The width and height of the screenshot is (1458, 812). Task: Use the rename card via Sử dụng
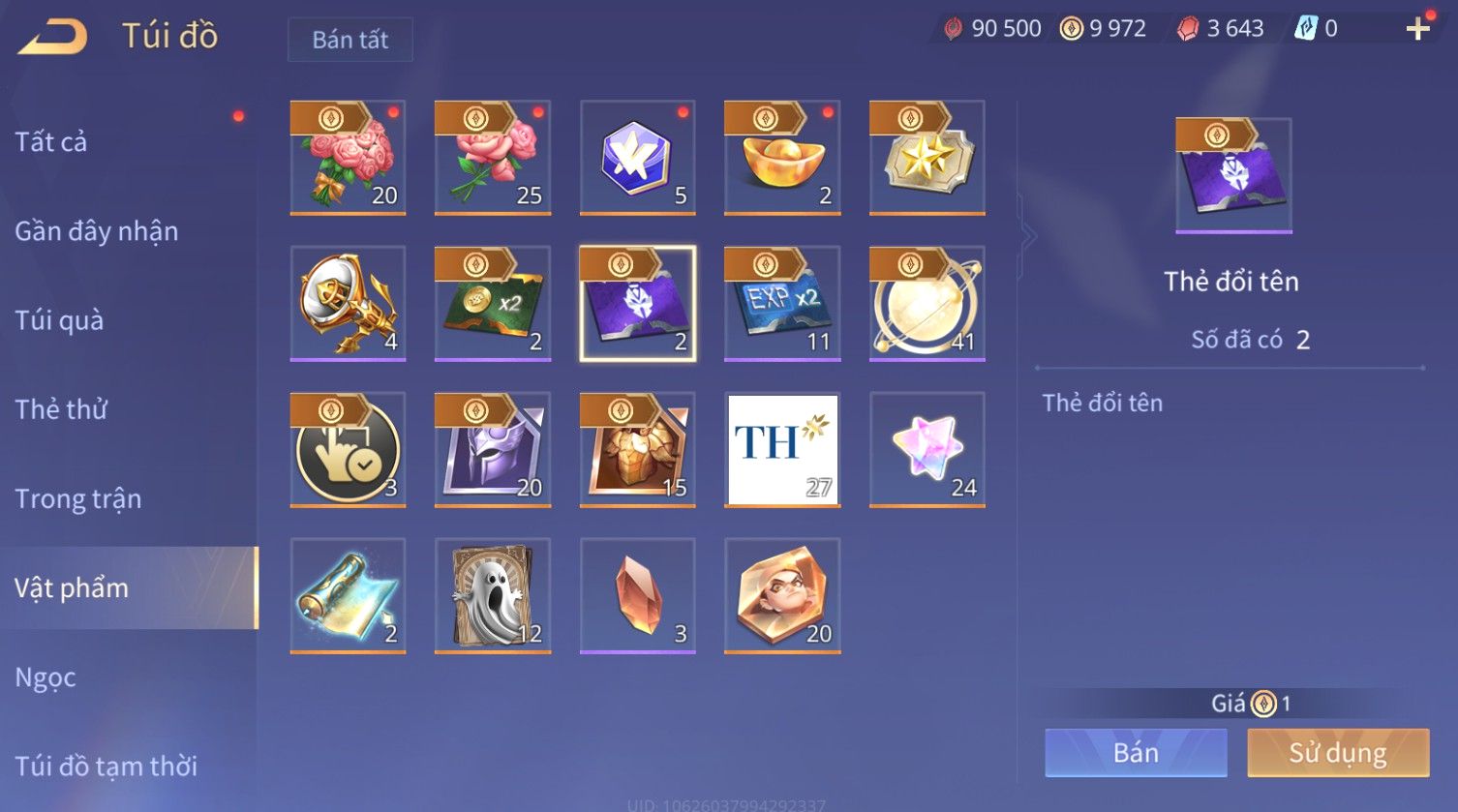(x=1338, y=753)
